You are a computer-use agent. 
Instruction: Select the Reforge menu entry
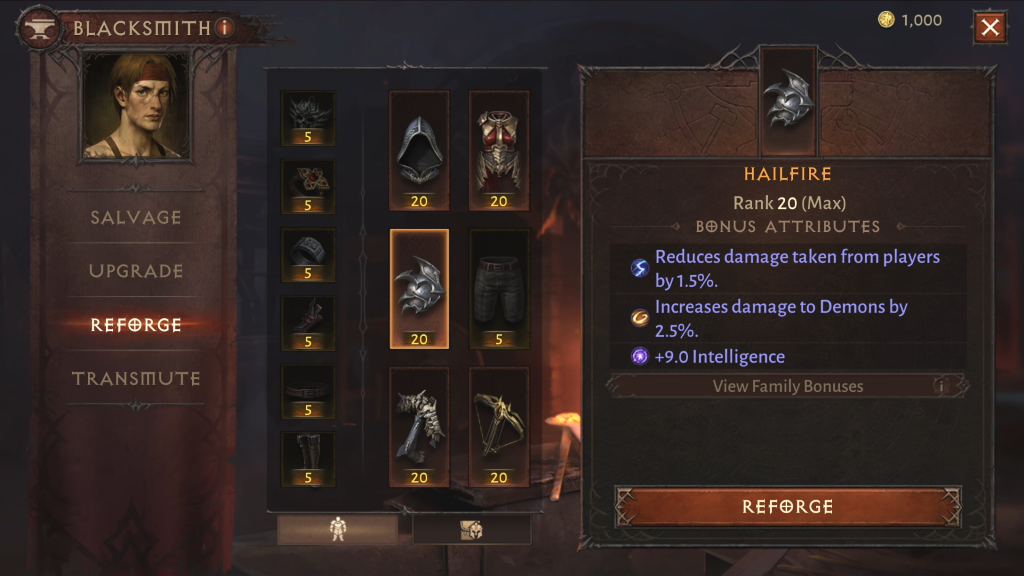pyautogui.click(x=136, y=325)
